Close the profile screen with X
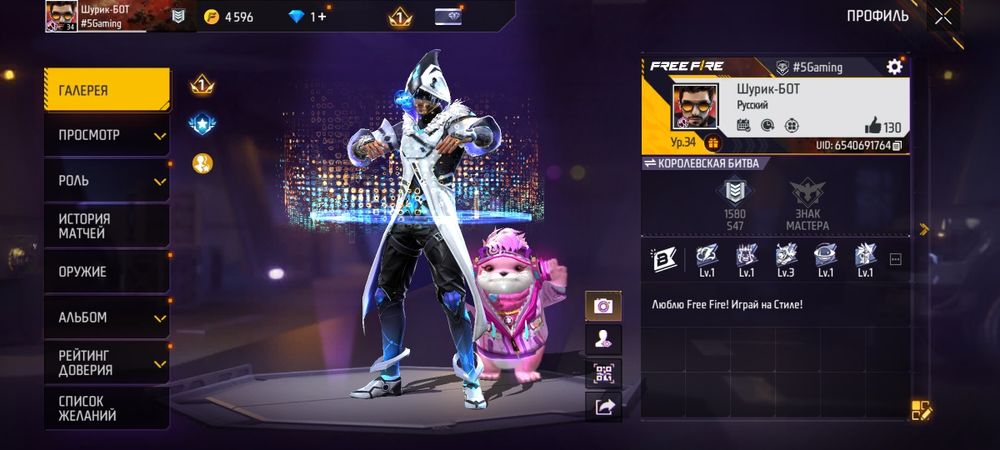The height and width of the screenshot is (450, 1000). [943, 16]
